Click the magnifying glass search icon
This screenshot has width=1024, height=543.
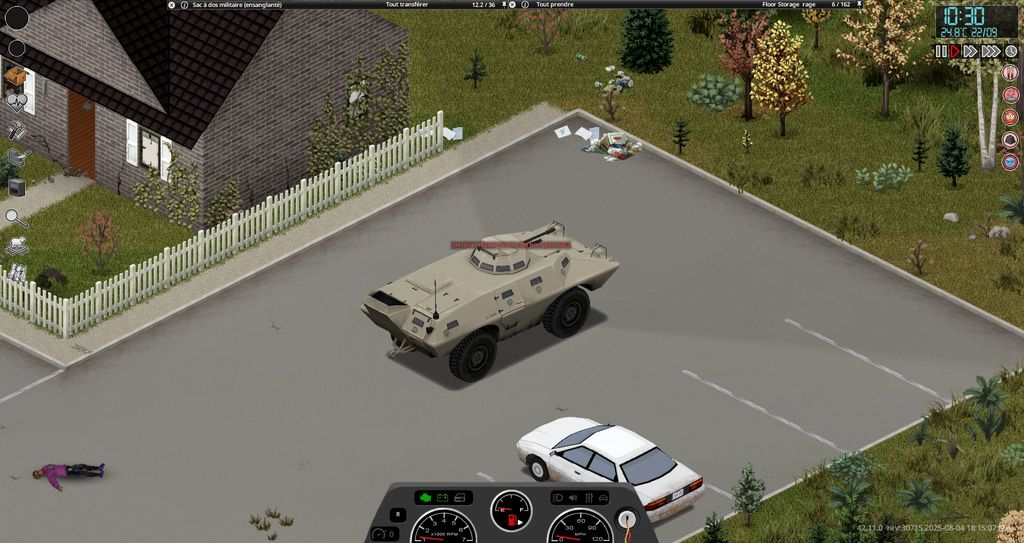[15, 216]
